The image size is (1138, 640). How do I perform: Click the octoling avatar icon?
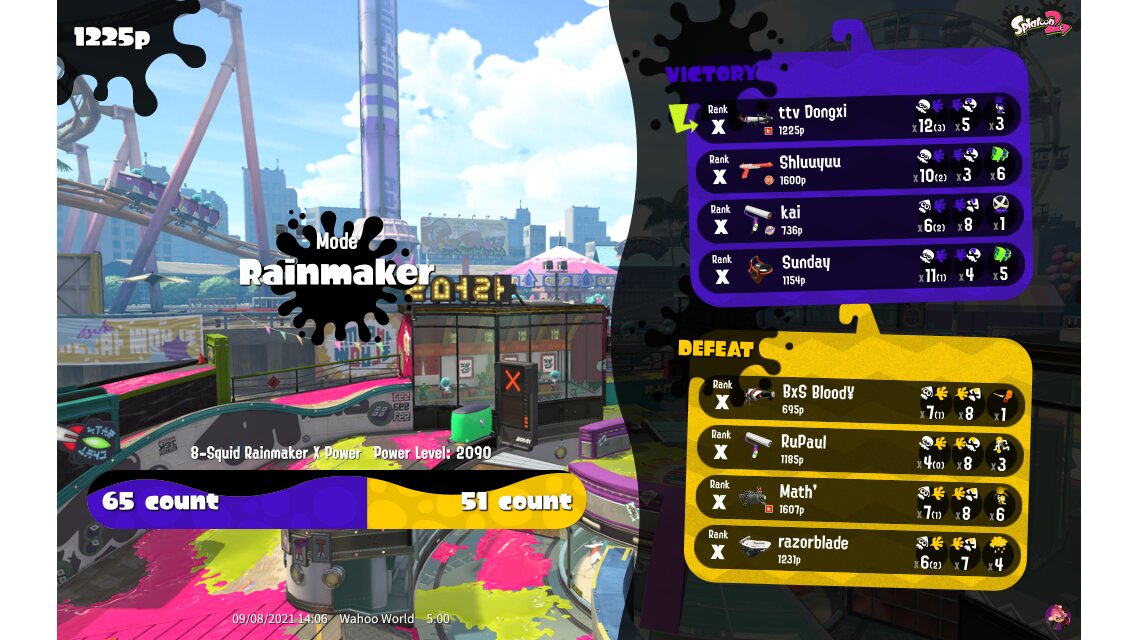(1056, 616)
